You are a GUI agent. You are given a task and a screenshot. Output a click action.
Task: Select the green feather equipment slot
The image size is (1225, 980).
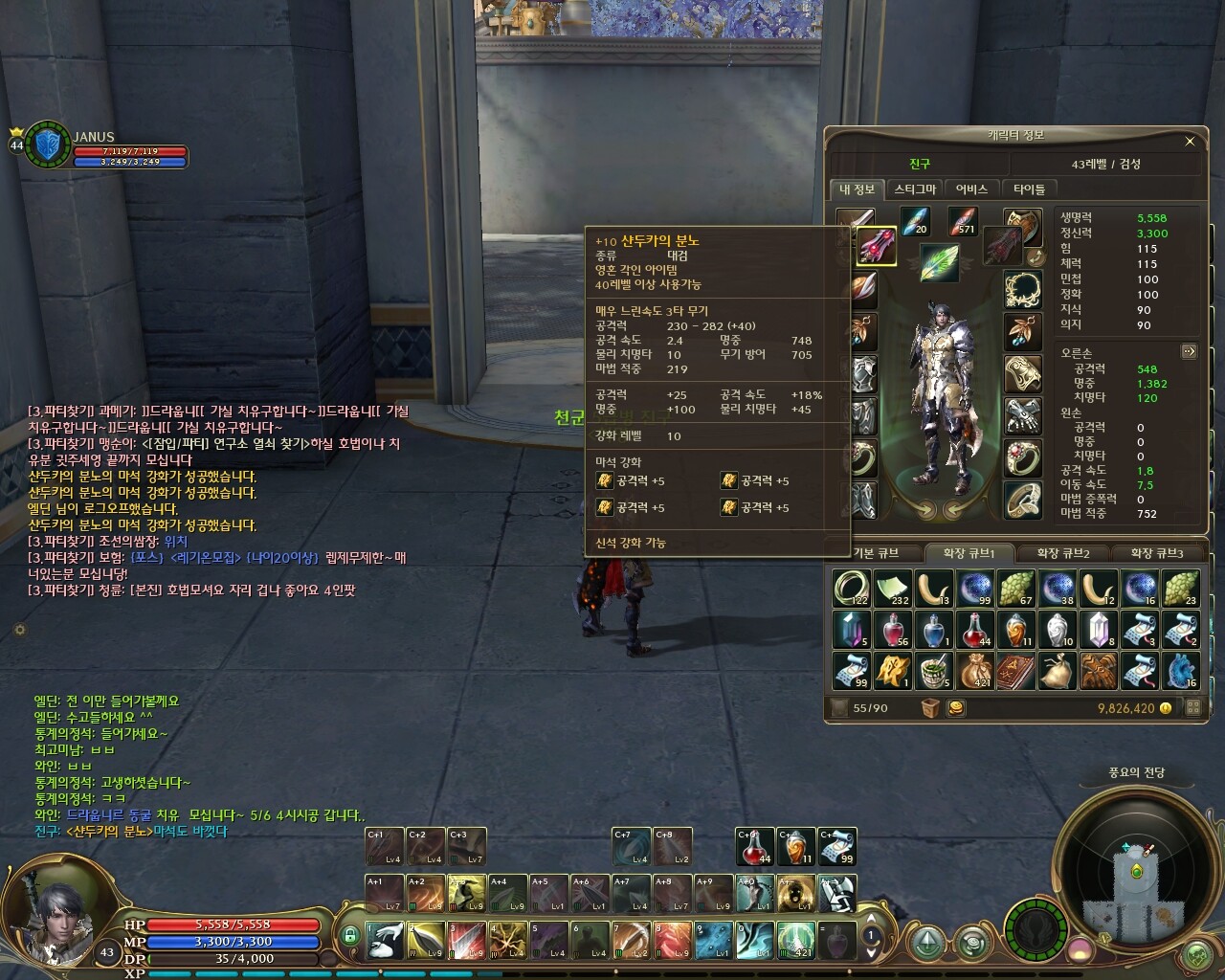click(939, 263)
